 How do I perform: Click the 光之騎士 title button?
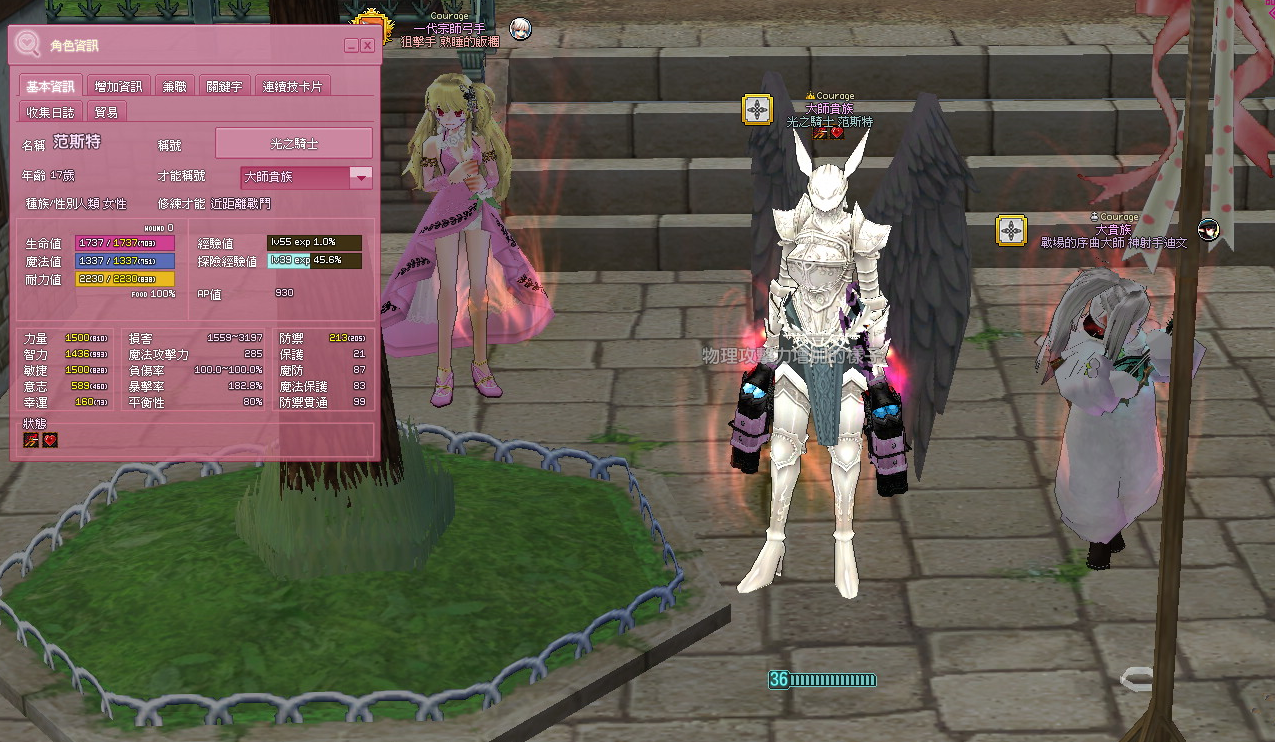[x=294, y=143]
